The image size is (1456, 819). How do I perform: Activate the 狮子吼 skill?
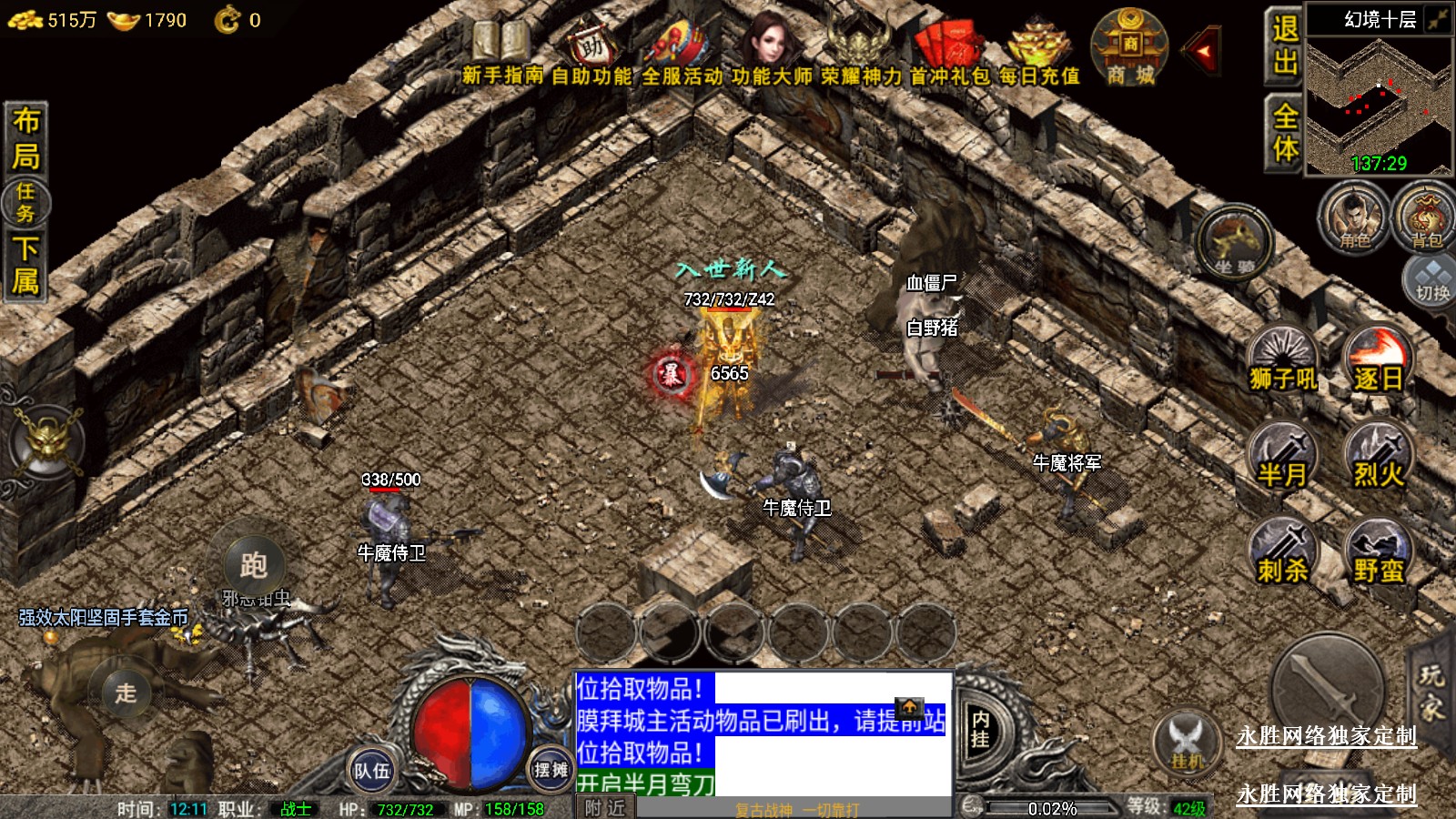click(x=1283, y=359)
